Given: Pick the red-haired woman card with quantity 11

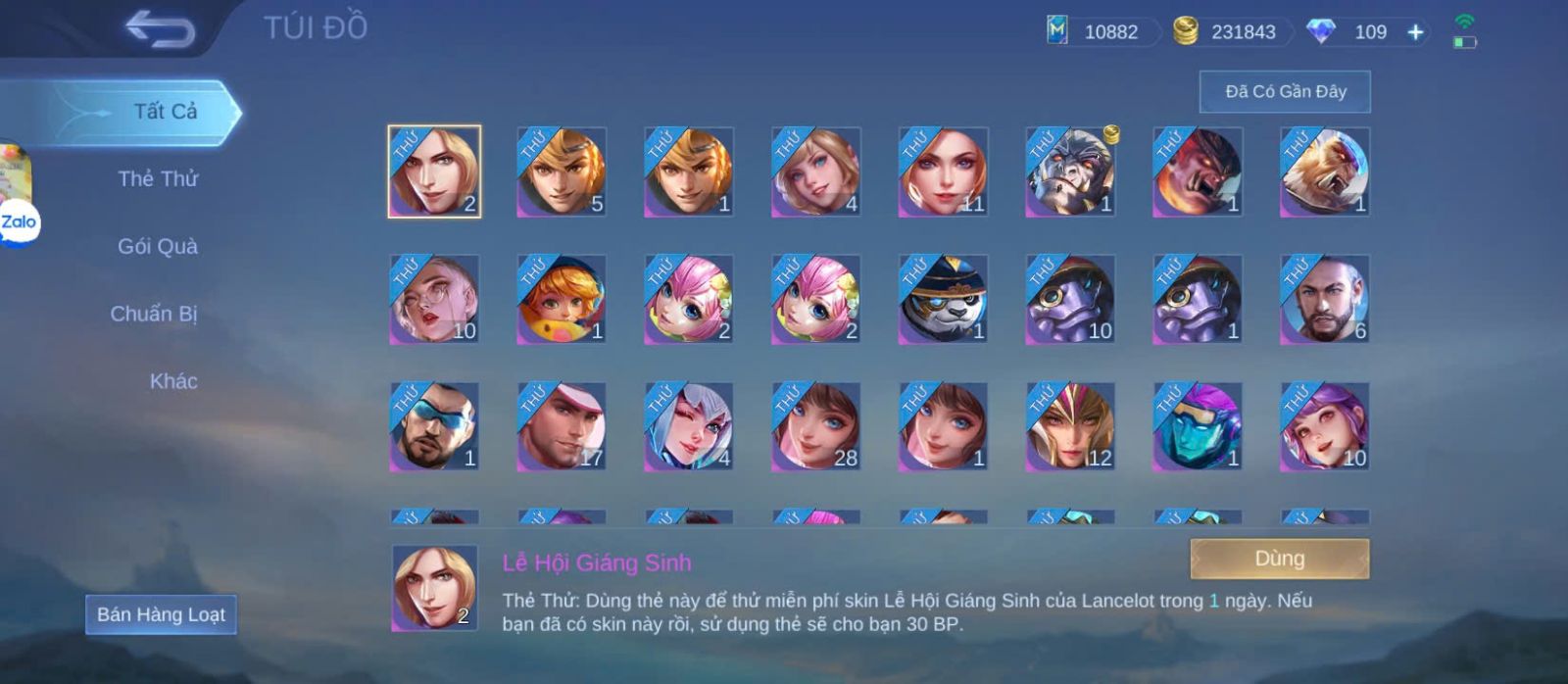Looking at the screenshot, I should pos(943,172).
